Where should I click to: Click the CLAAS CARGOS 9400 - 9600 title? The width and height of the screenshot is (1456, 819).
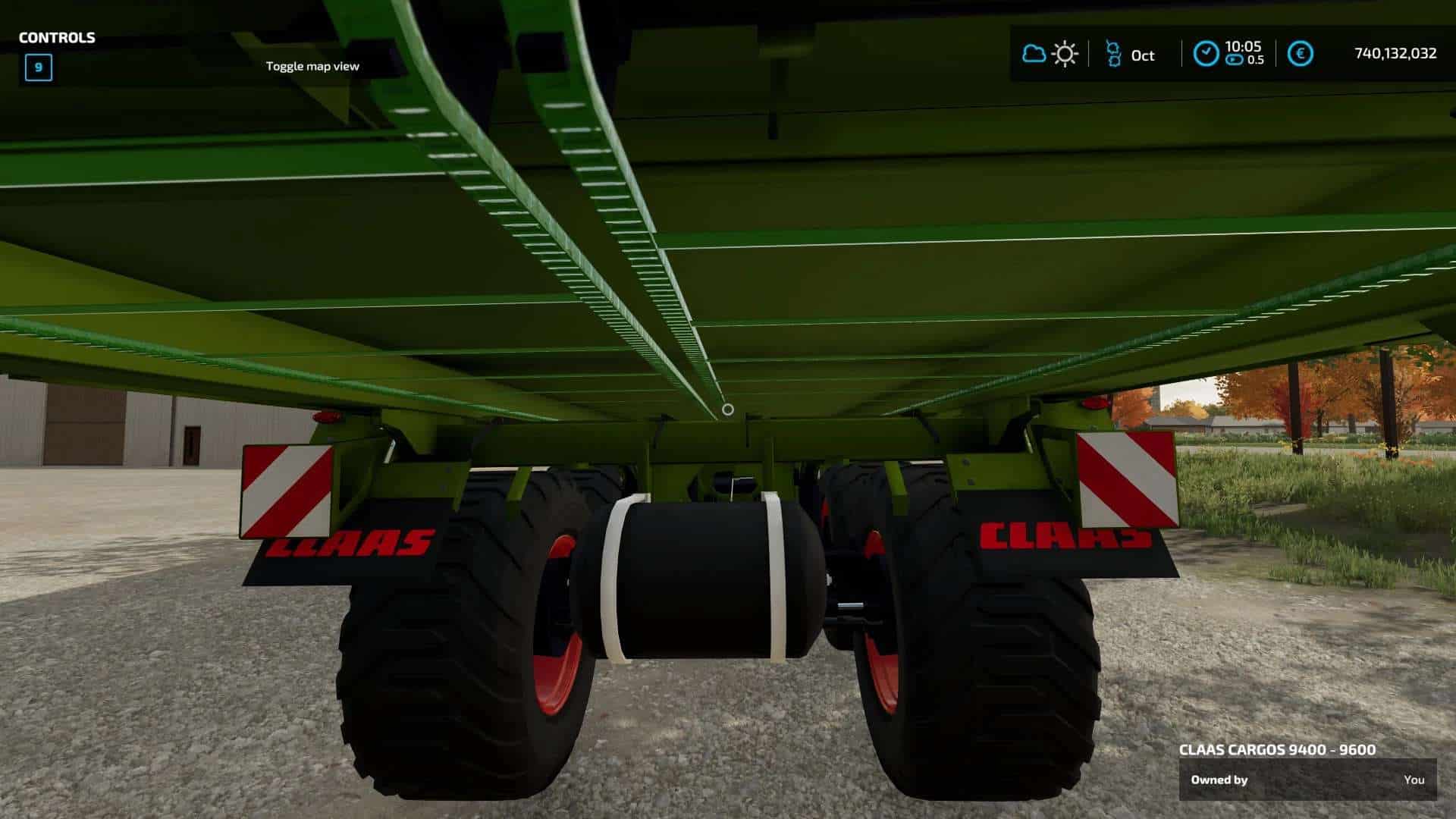(x=1276, y=752)
